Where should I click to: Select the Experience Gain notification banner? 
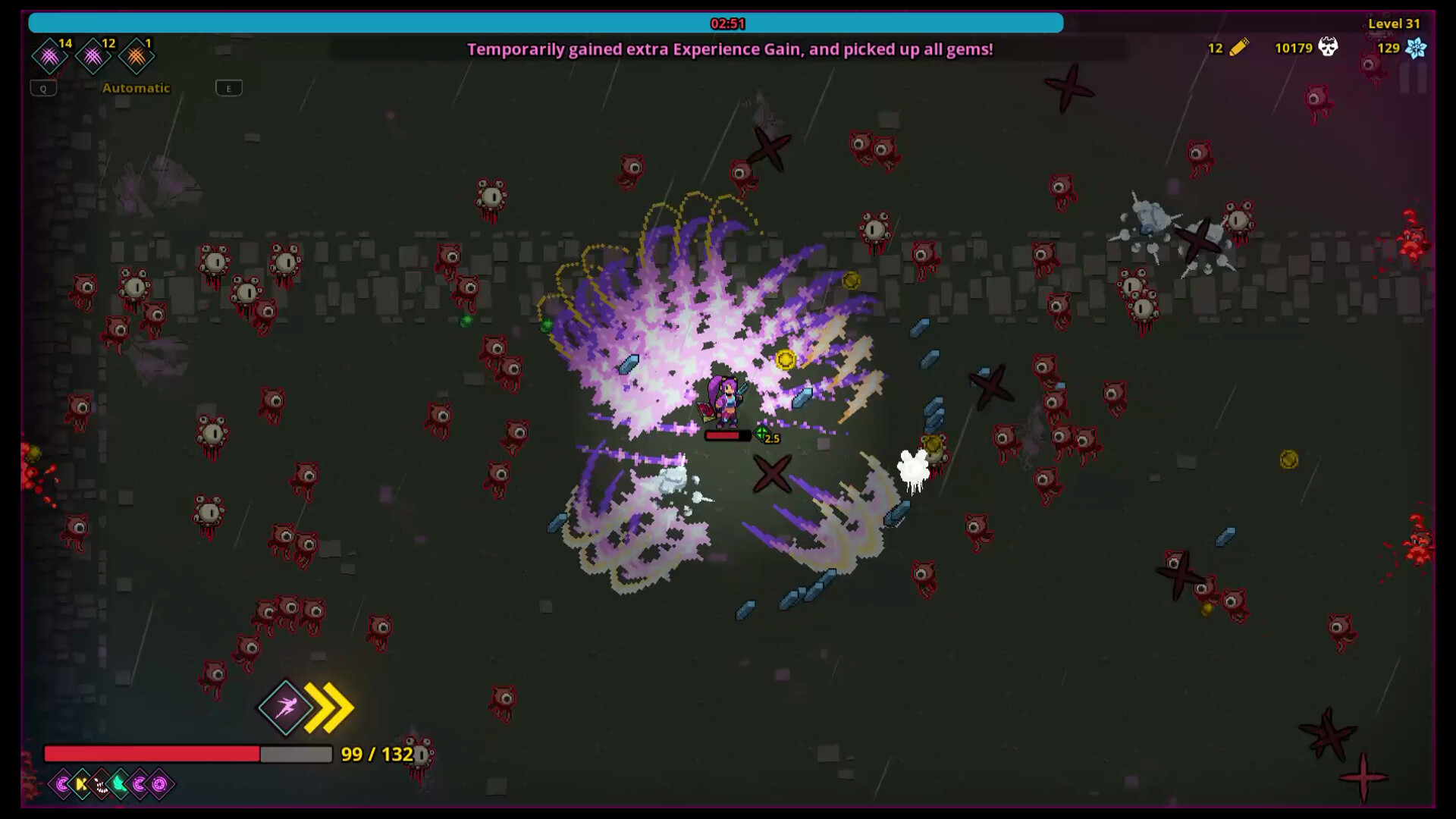coord(730,51)
